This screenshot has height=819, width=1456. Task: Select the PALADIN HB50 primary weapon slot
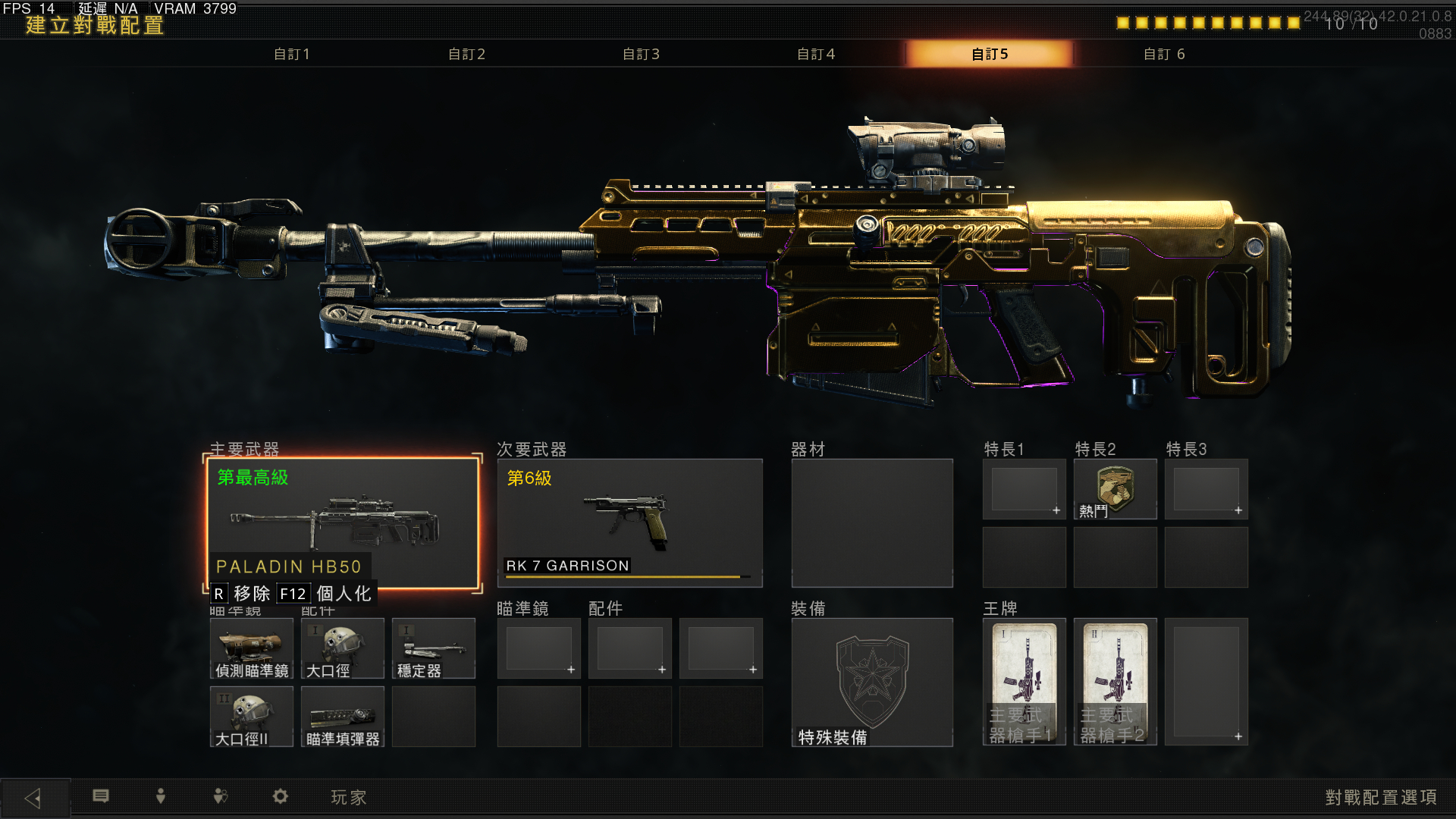click(x=343, y=522)
